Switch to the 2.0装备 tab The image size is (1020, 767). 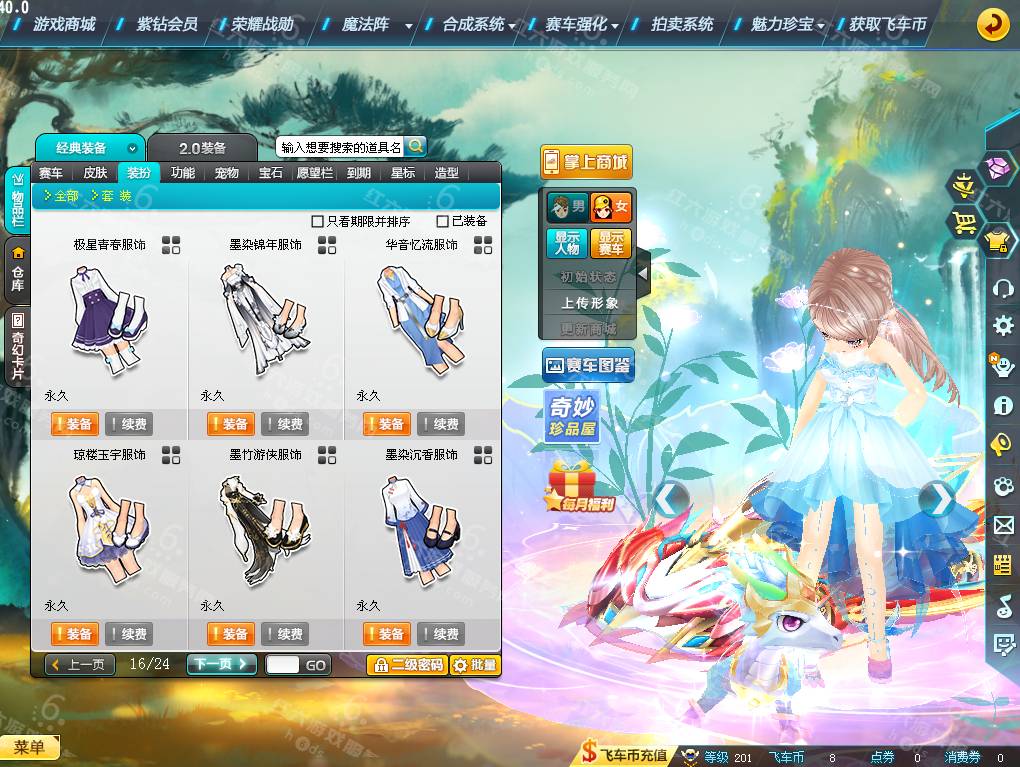click(202, 148)
